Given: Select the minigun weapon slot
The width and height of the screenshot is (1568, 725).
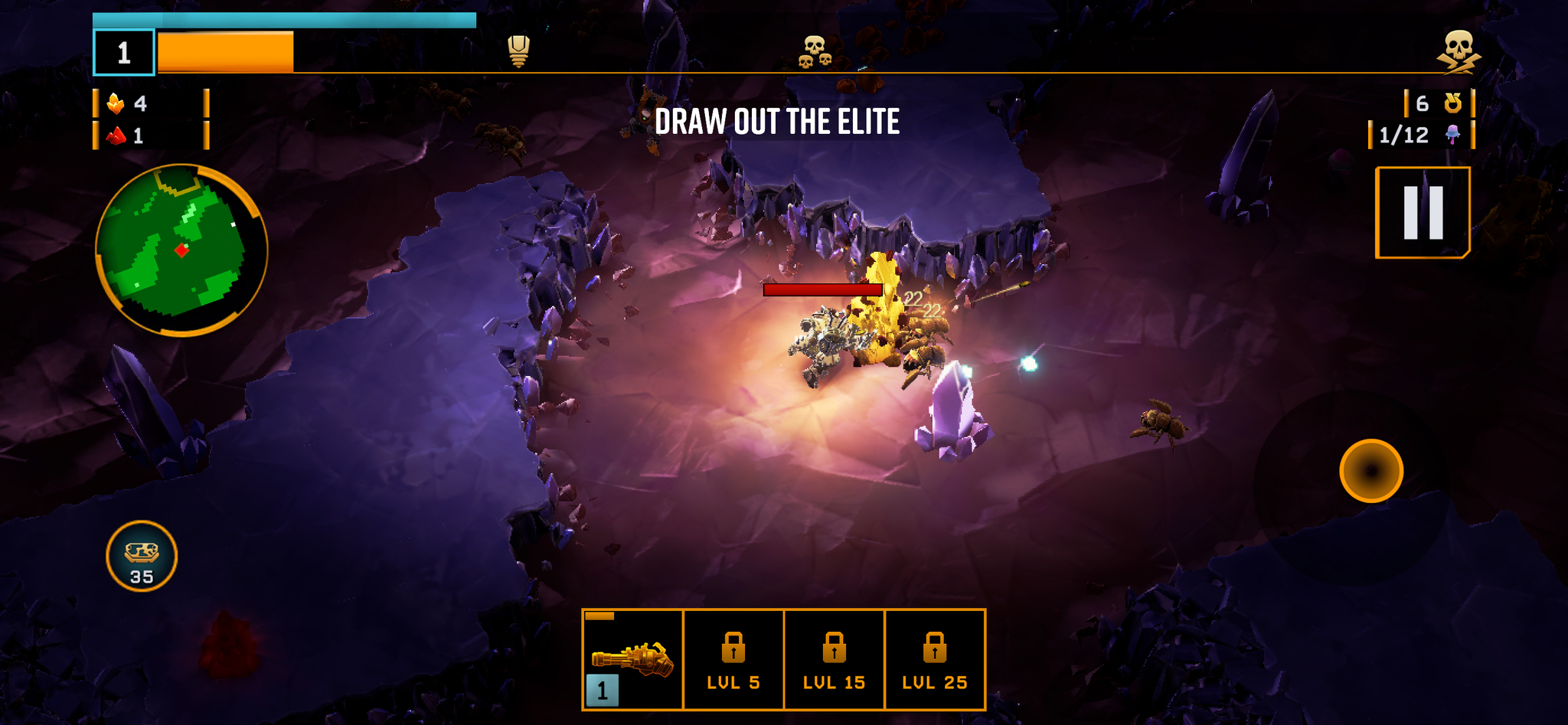Looking at the screenshot, I should click(x=632, y=659).
